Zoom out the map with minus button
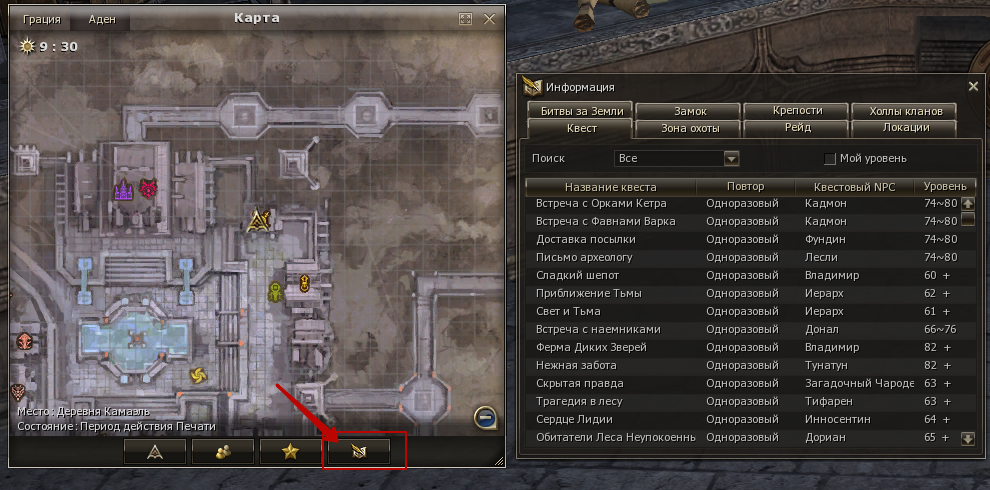The height and width of the screenshot is (490, 990). [x=483, y=416]
